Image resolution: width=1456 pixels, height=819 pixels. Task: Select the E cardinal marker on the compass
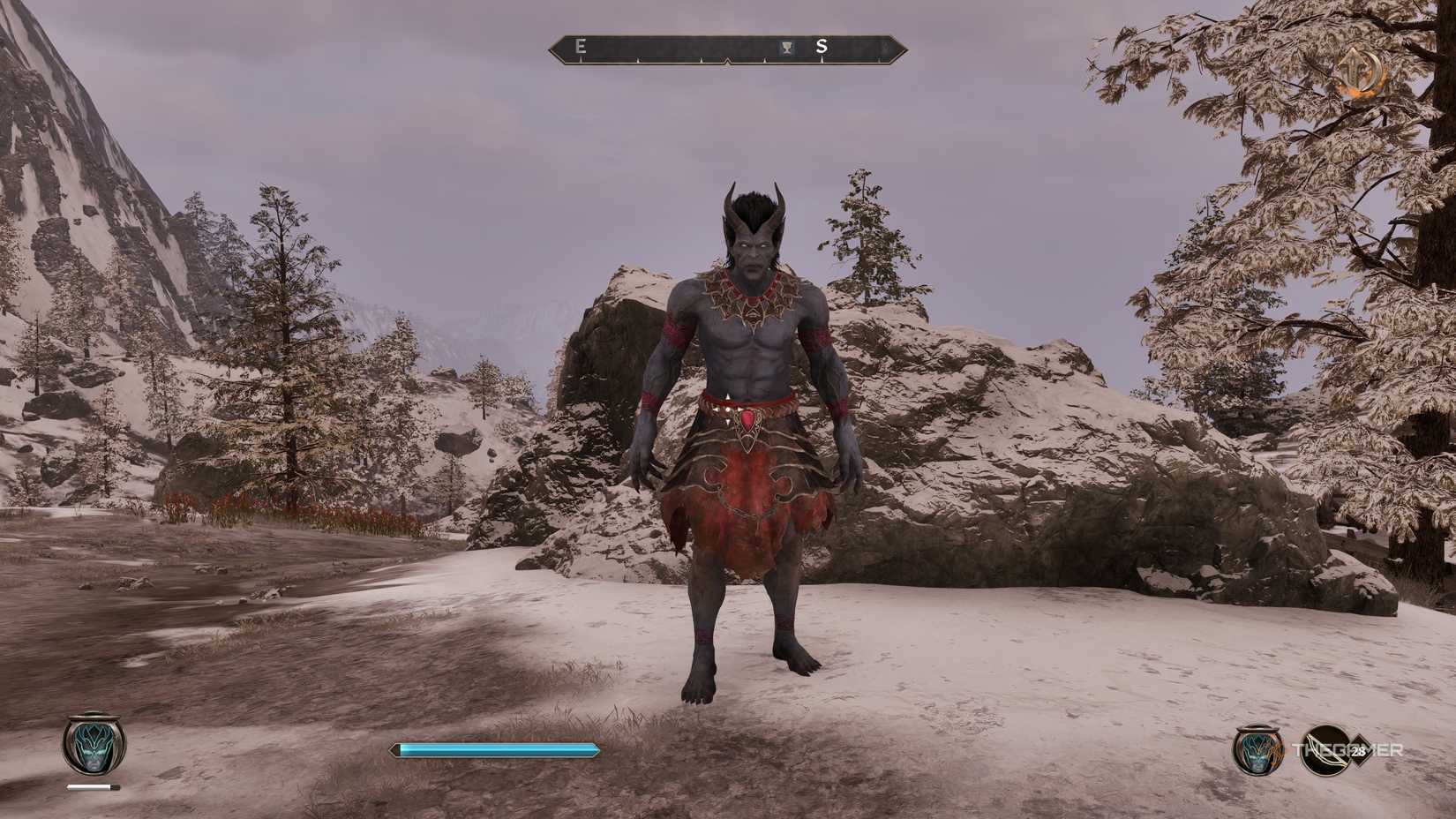[x=580, y=47]
